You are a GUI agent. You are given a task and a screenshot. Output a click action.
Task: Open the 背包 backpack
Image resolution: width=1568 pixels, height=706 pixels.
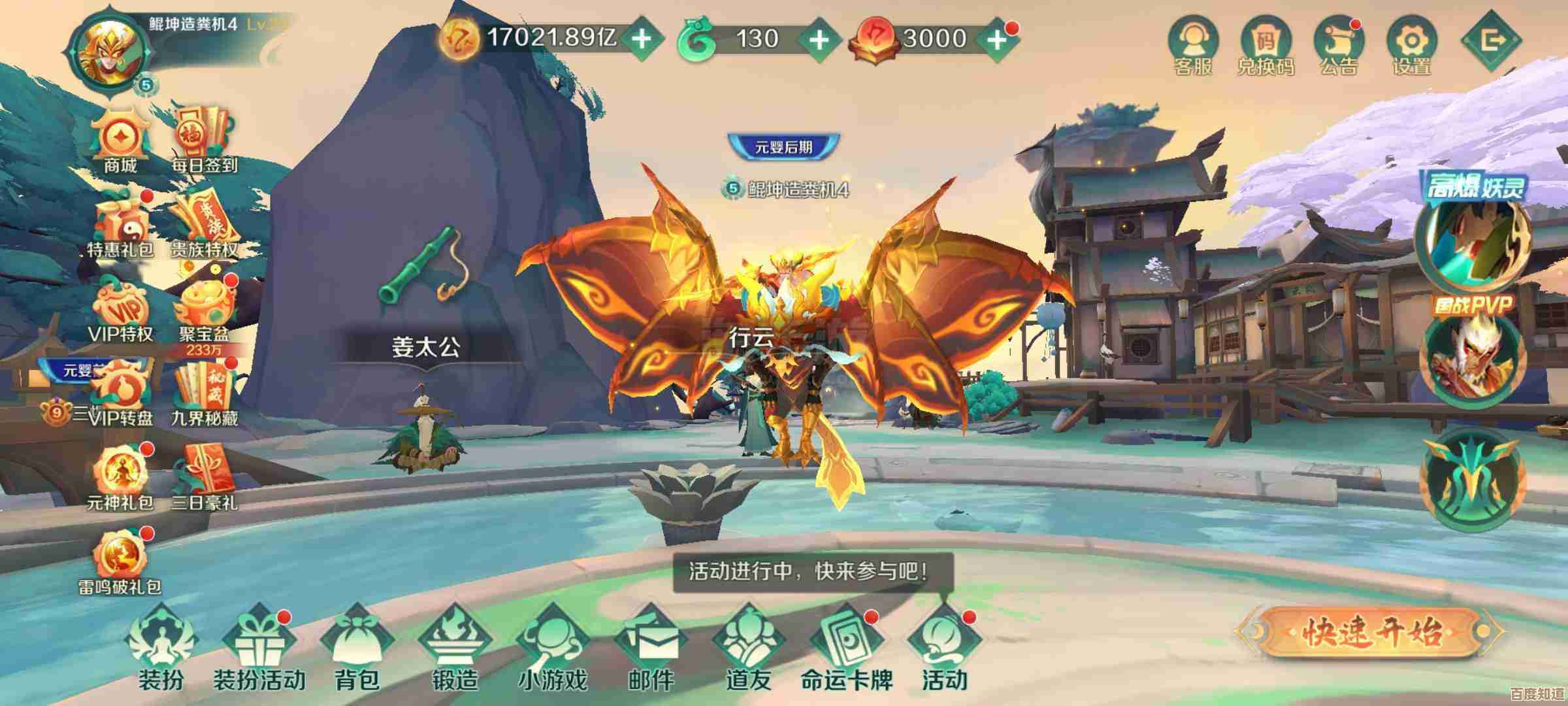point(357,647)
